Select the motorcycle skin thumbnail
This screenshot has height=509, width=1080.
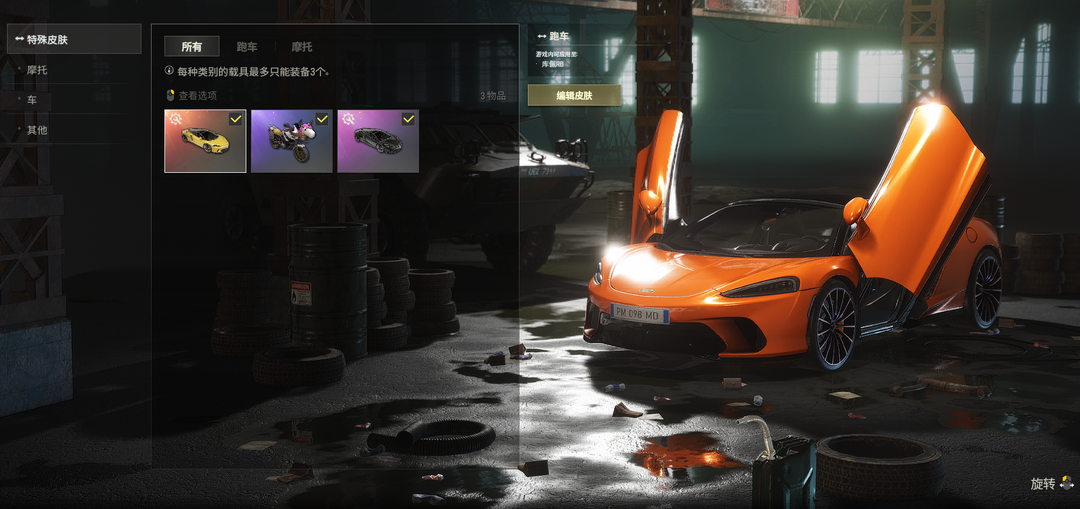point(291,141)
